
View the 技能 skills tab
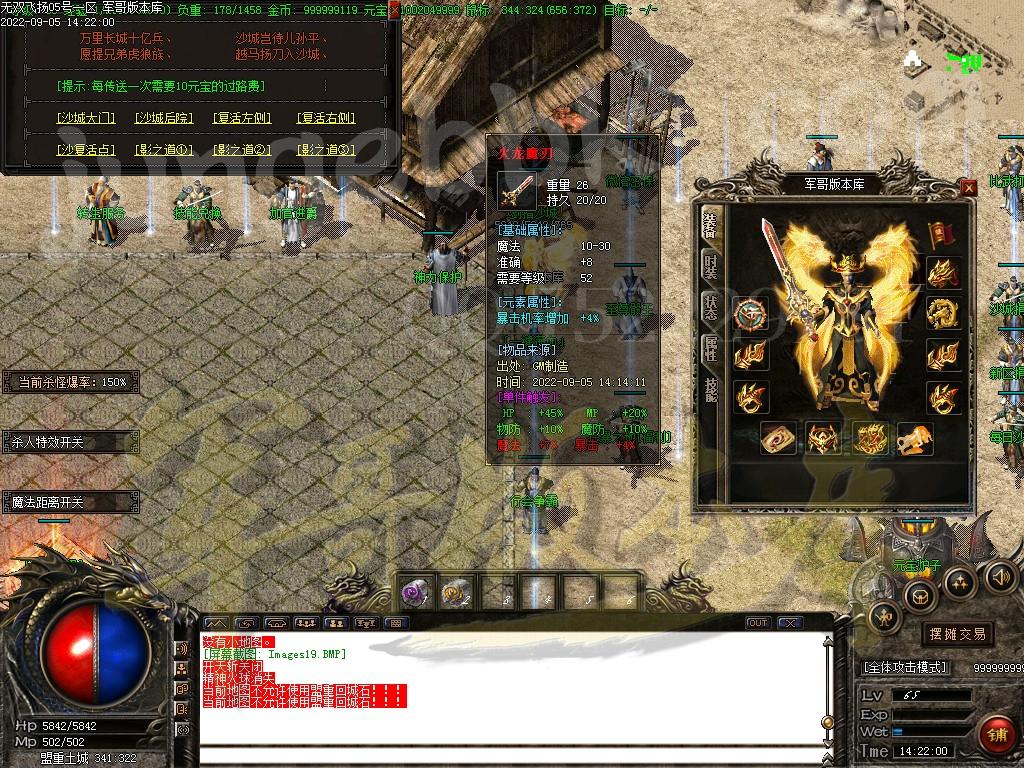[x=710, y=389]
